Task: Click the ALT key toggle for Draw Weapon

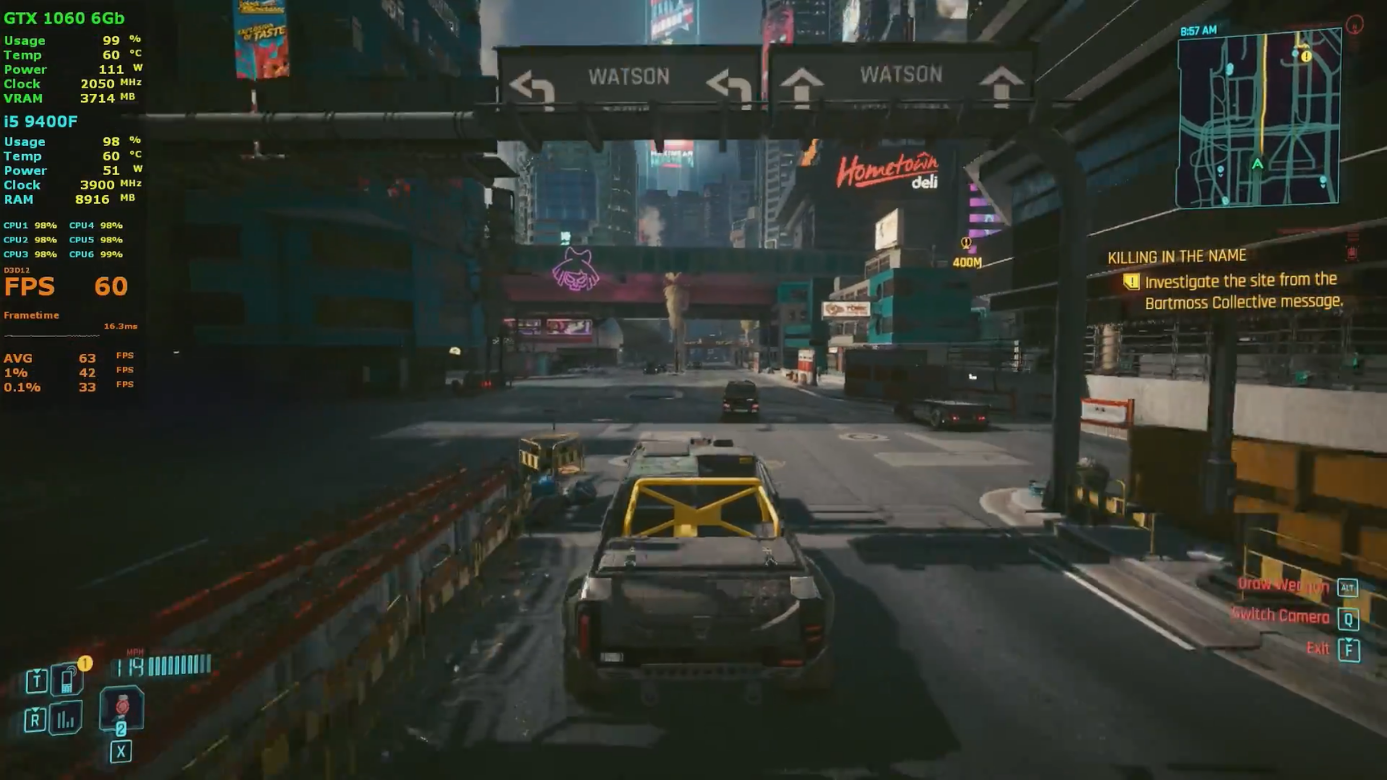Action: click(1348, 588)
